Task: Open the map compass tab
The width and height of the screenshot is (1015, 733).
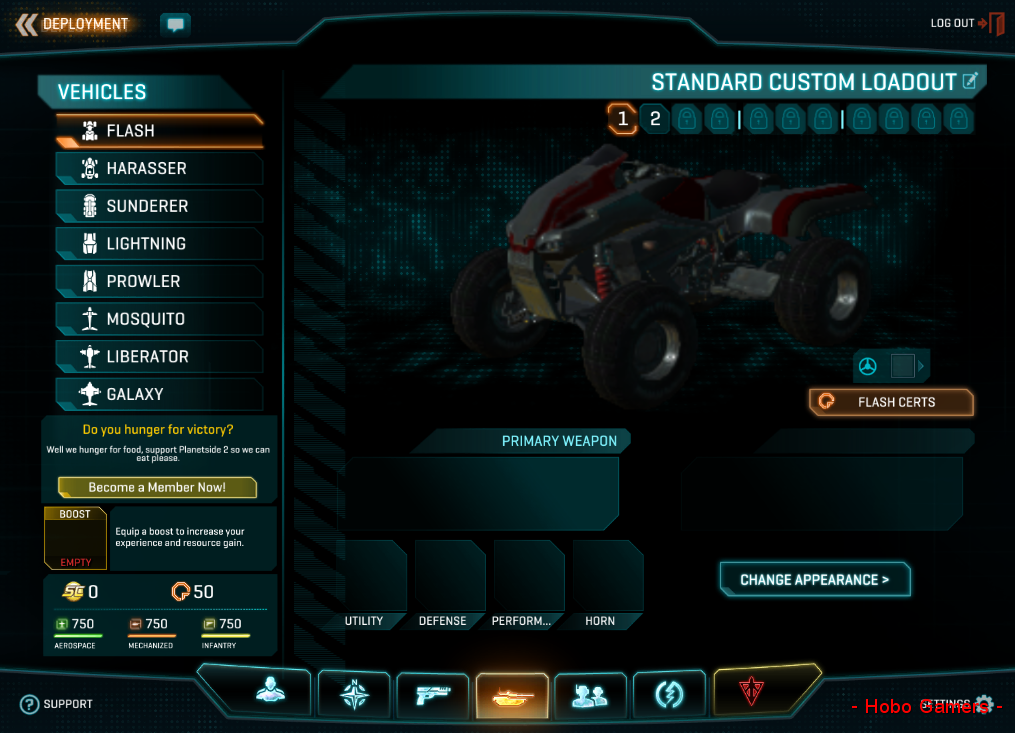Action: click(x=353, y=693)
